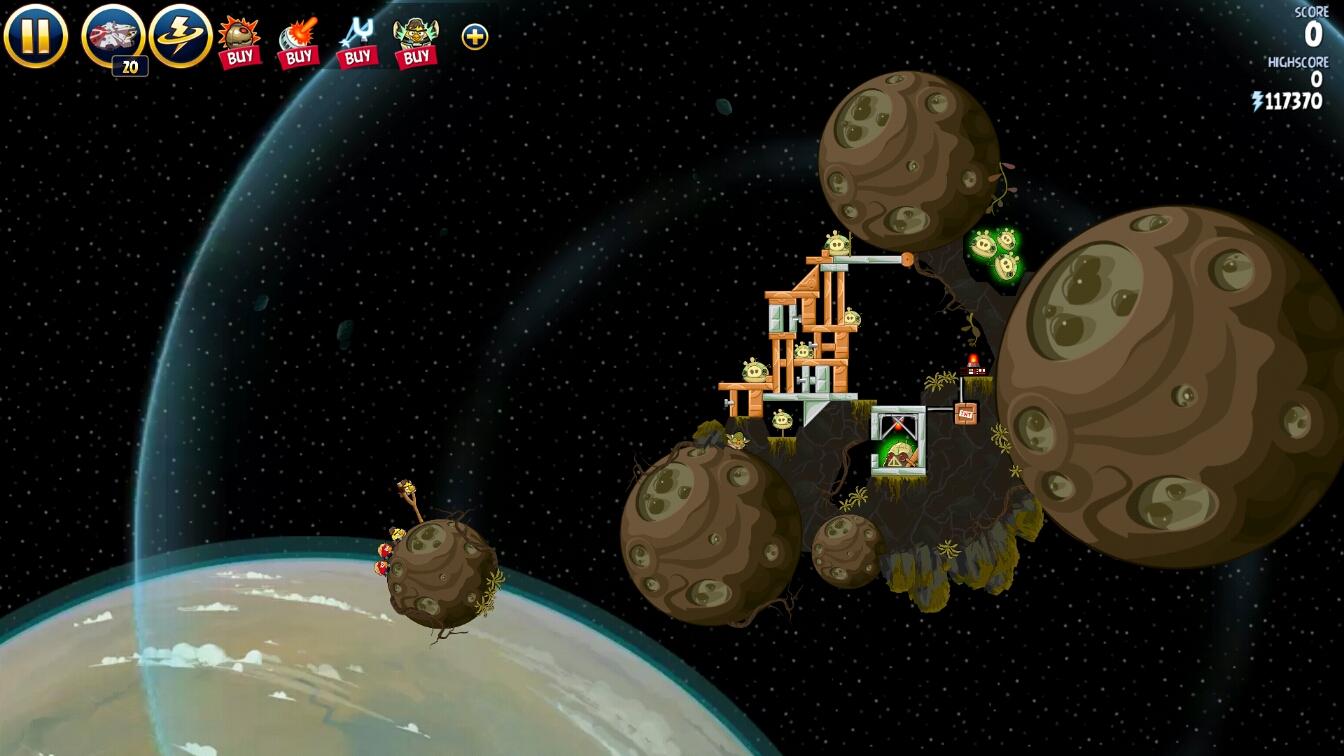Click the yellow plus button
This screenshot has width=1344, height=756.
[475, 37]
